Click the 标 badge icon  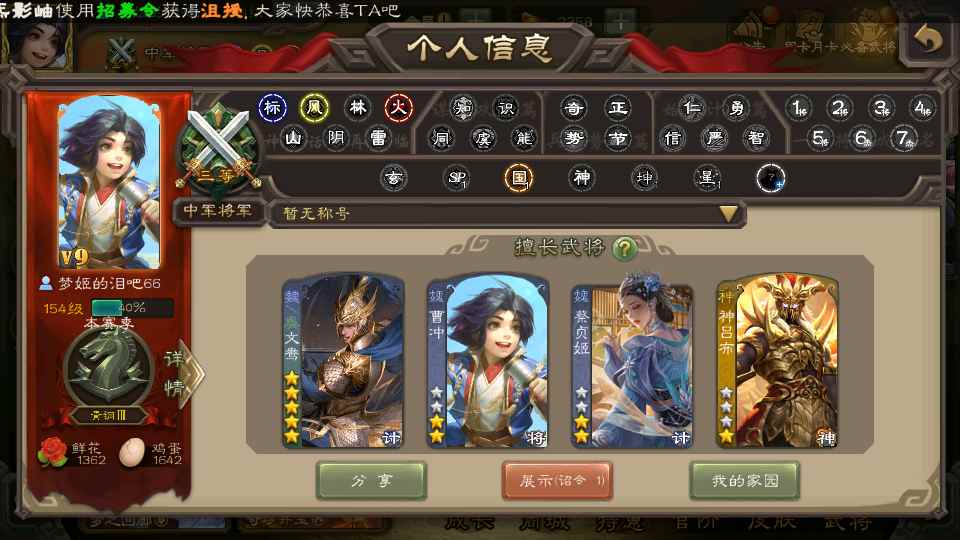click(x=273, y=107)
